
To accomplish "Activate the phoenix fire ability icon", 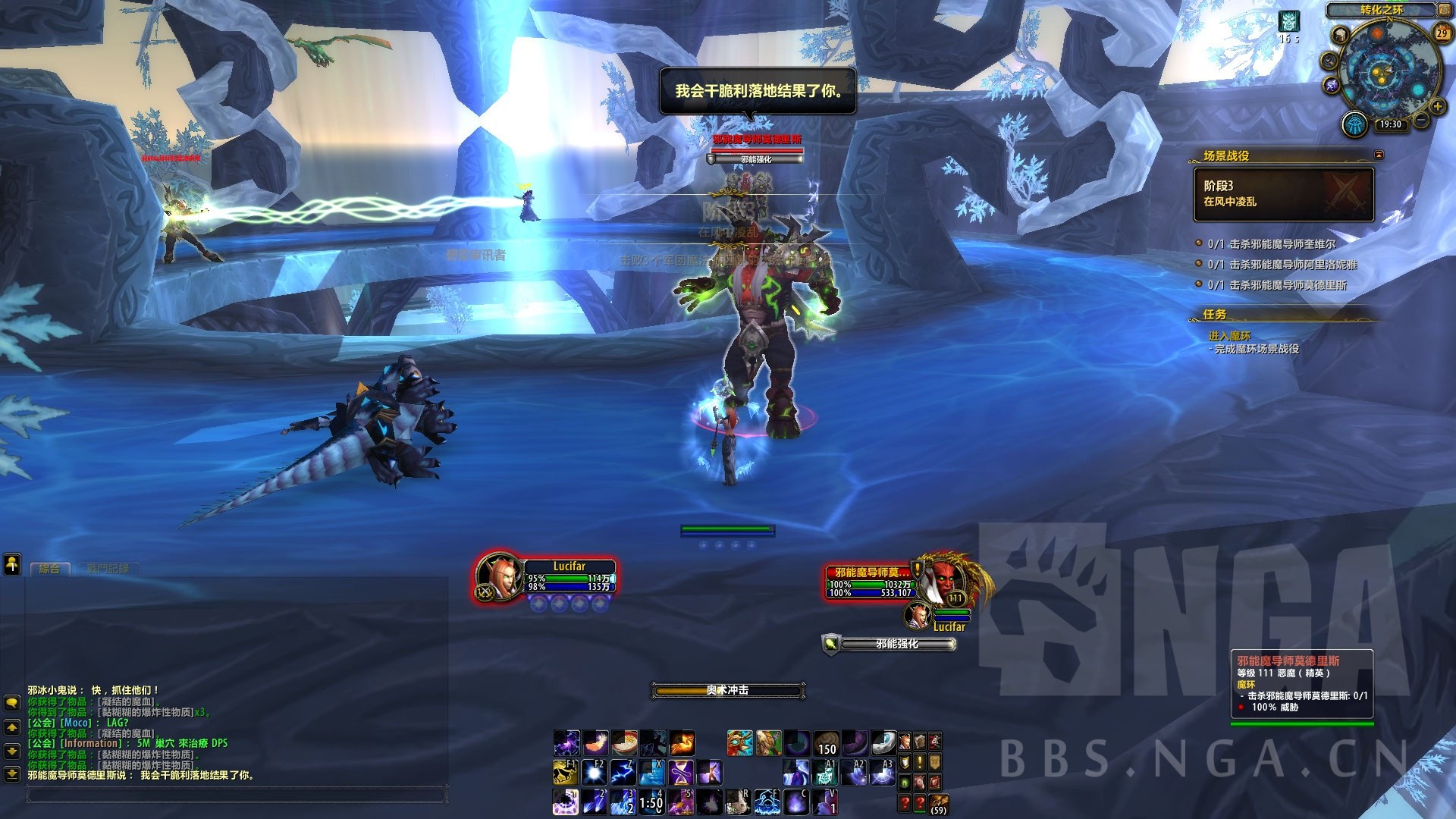I will pyautogui.click(x=682, y=742).
